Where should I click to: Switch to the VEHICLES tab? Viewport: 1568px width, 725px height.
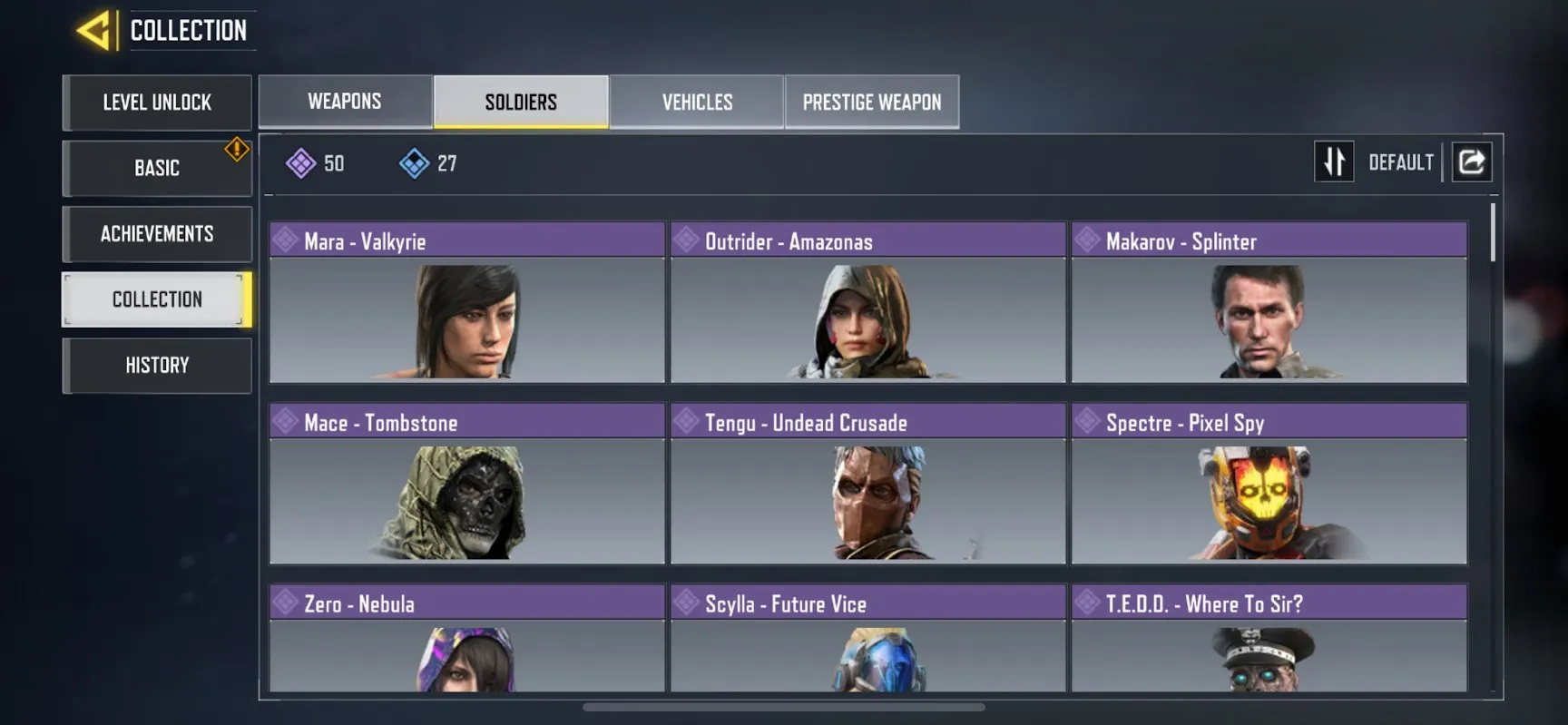(696, 102)
